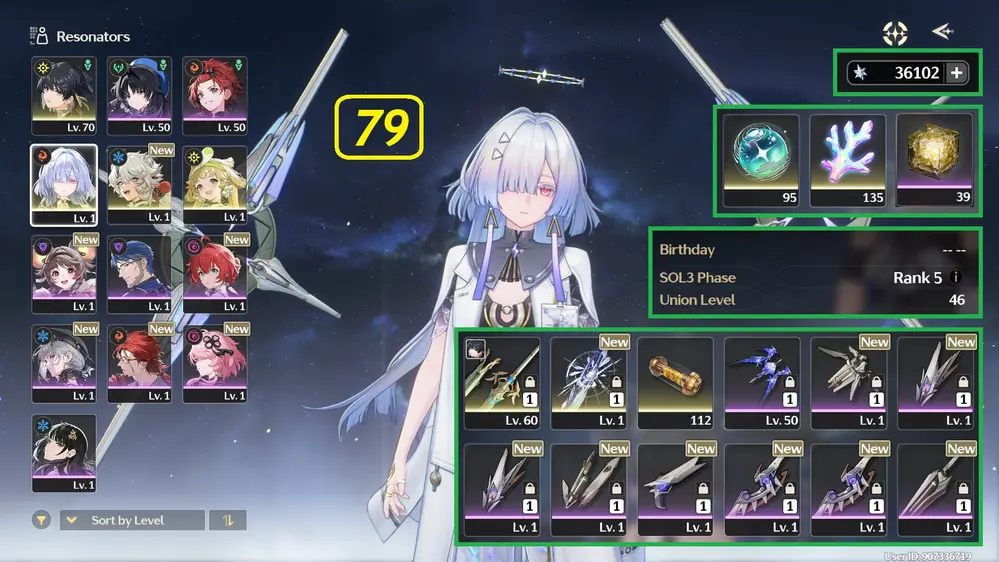
Task: Select the Lv. 60 sword weapon
Action: [502, 383]
